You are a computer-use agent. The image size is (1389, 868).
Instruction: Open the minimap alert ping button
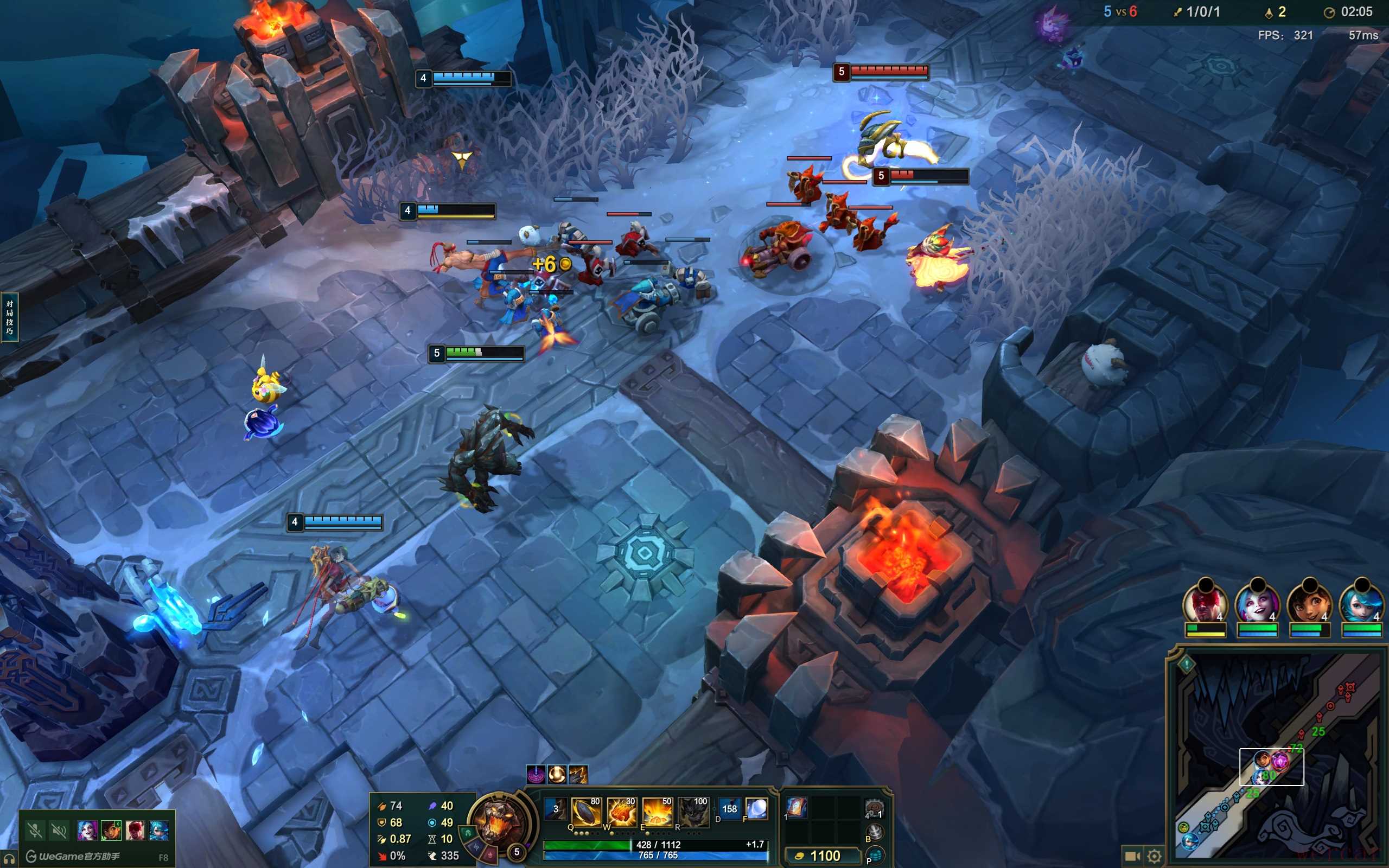(1187, 665)
